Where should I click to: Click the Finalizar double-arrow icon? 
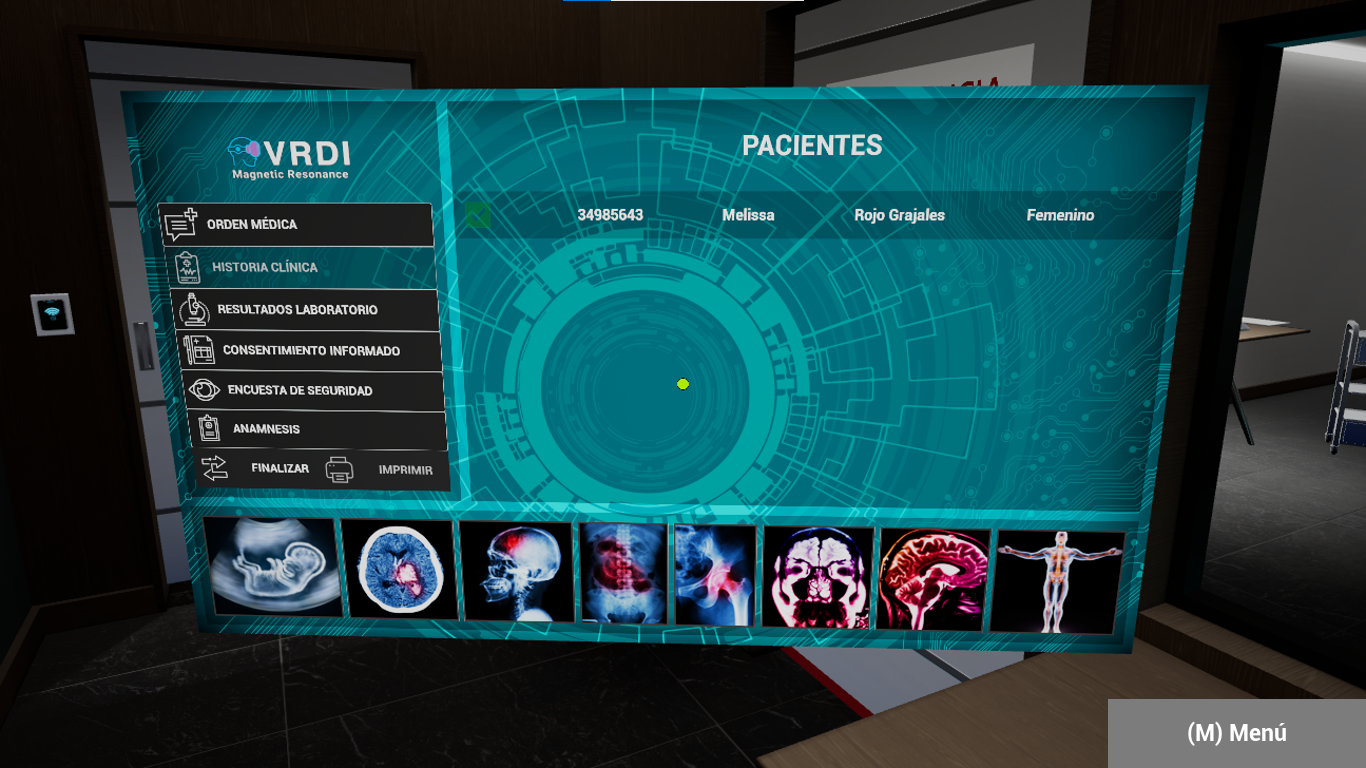click(x=213, y=466)
